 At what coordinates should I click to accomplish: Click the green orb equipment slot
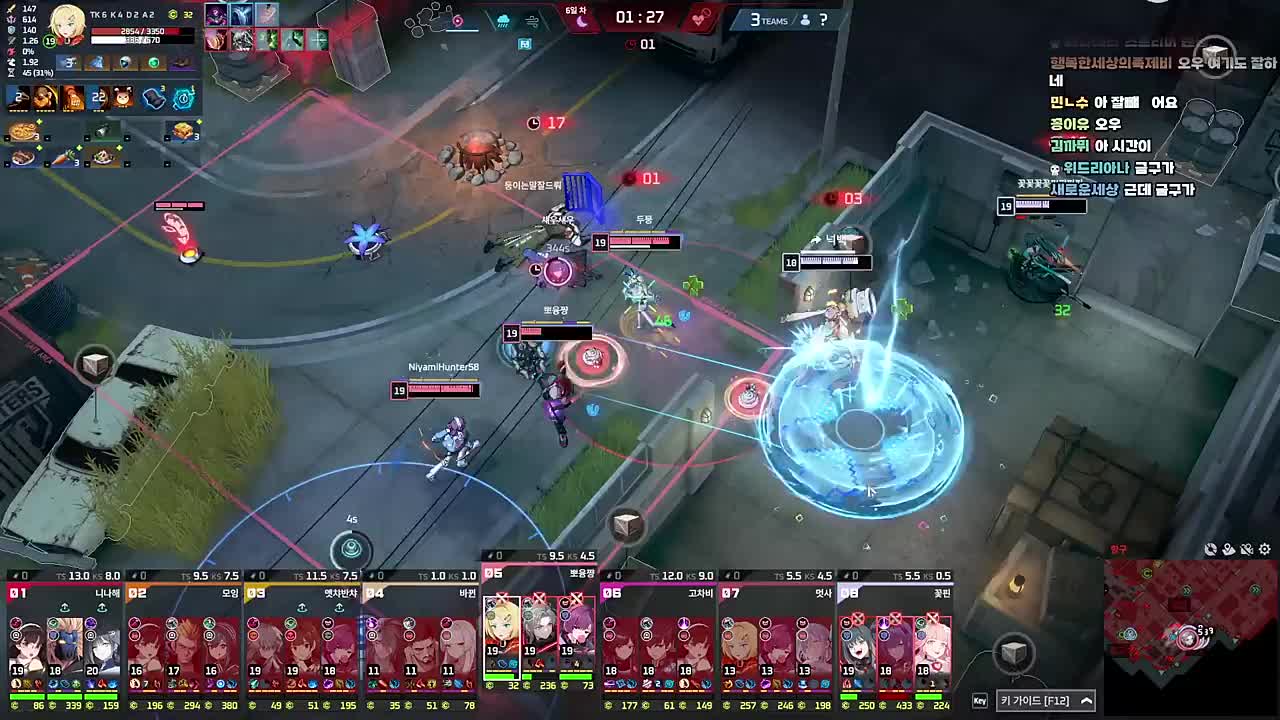coord(153,63)
